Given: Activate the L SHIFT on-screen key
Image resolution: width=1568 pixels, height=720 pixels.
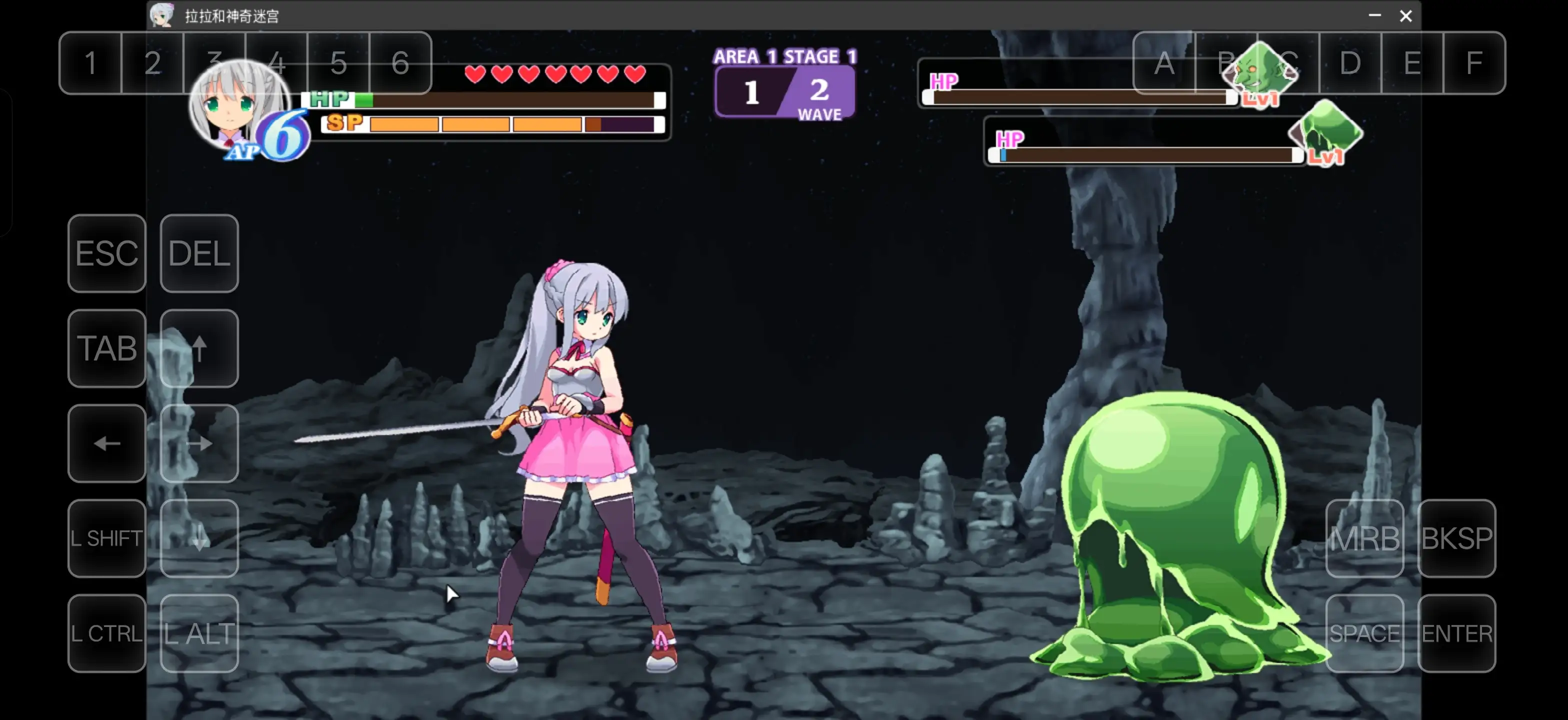Looking at the screenshot, I should 106,538.
